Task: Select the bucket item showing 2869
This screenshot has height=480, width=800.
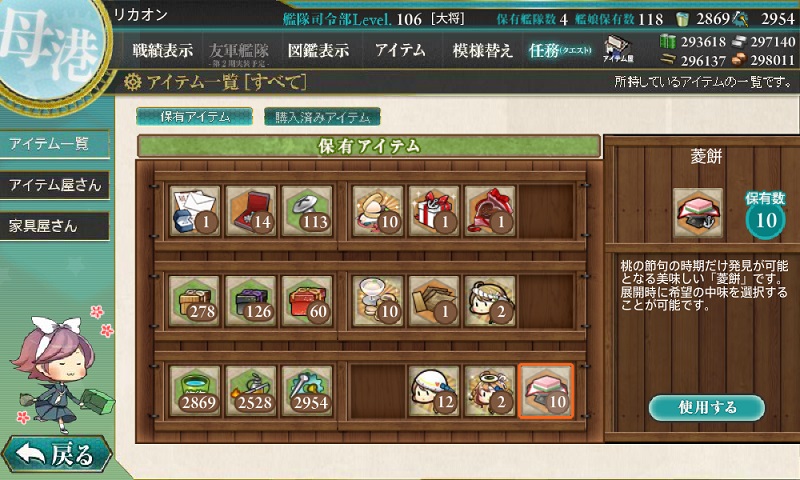Action: pyautogui.click(x=195, y=391)
